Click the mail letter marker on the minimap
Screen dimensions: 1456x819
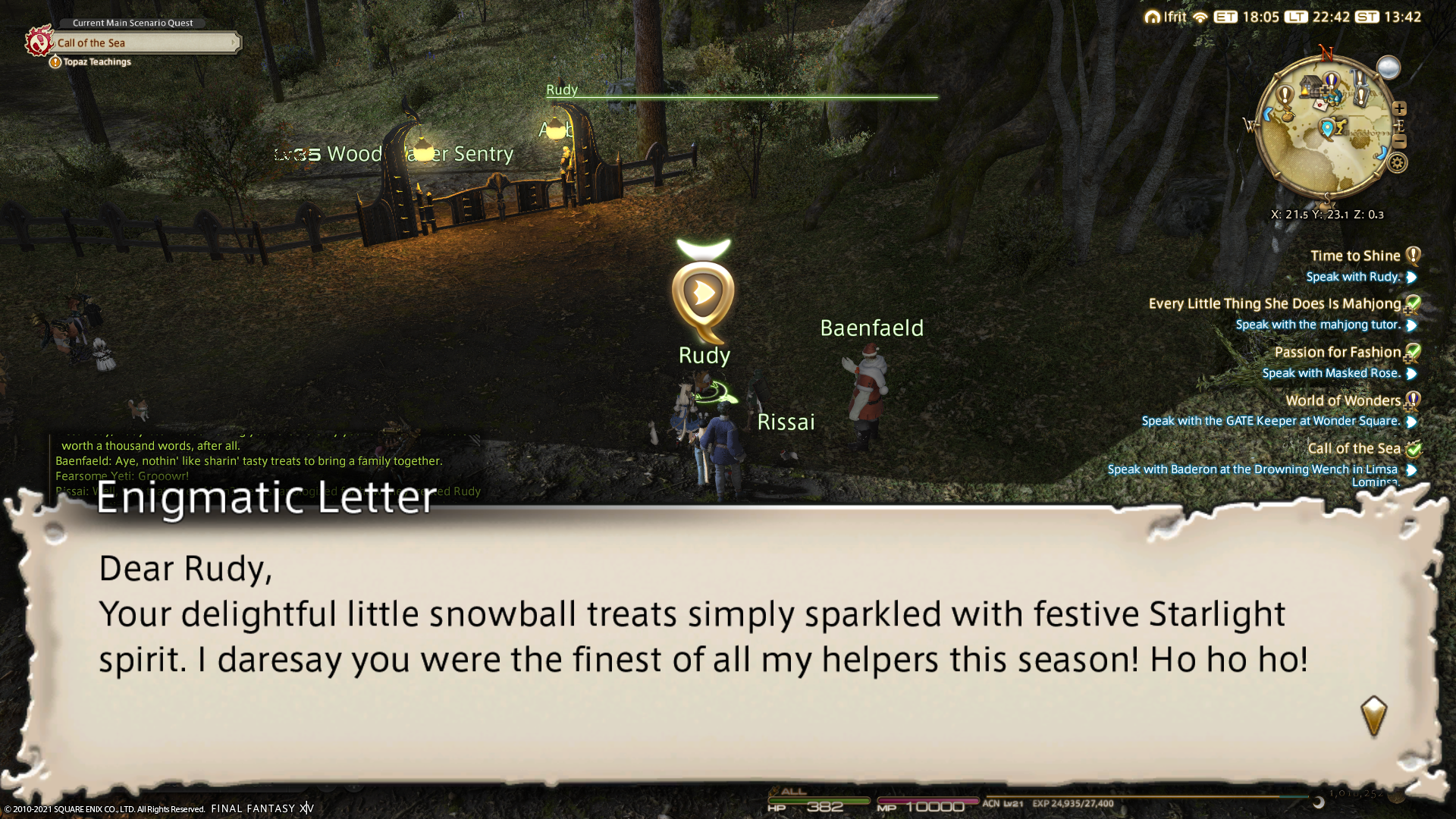[x=1320, y=105]
